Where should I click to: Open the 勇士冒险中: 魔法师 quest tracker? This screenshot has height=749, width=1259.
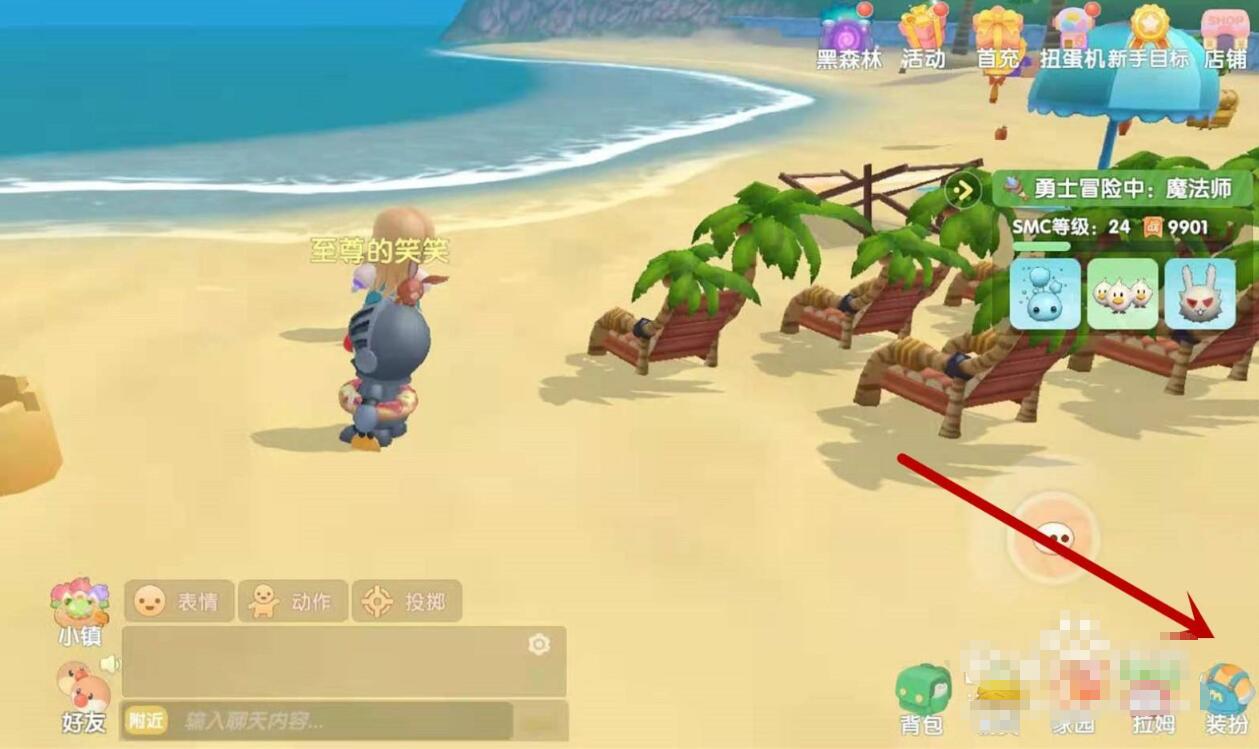pyautogui.click(x=1122, y=188)
